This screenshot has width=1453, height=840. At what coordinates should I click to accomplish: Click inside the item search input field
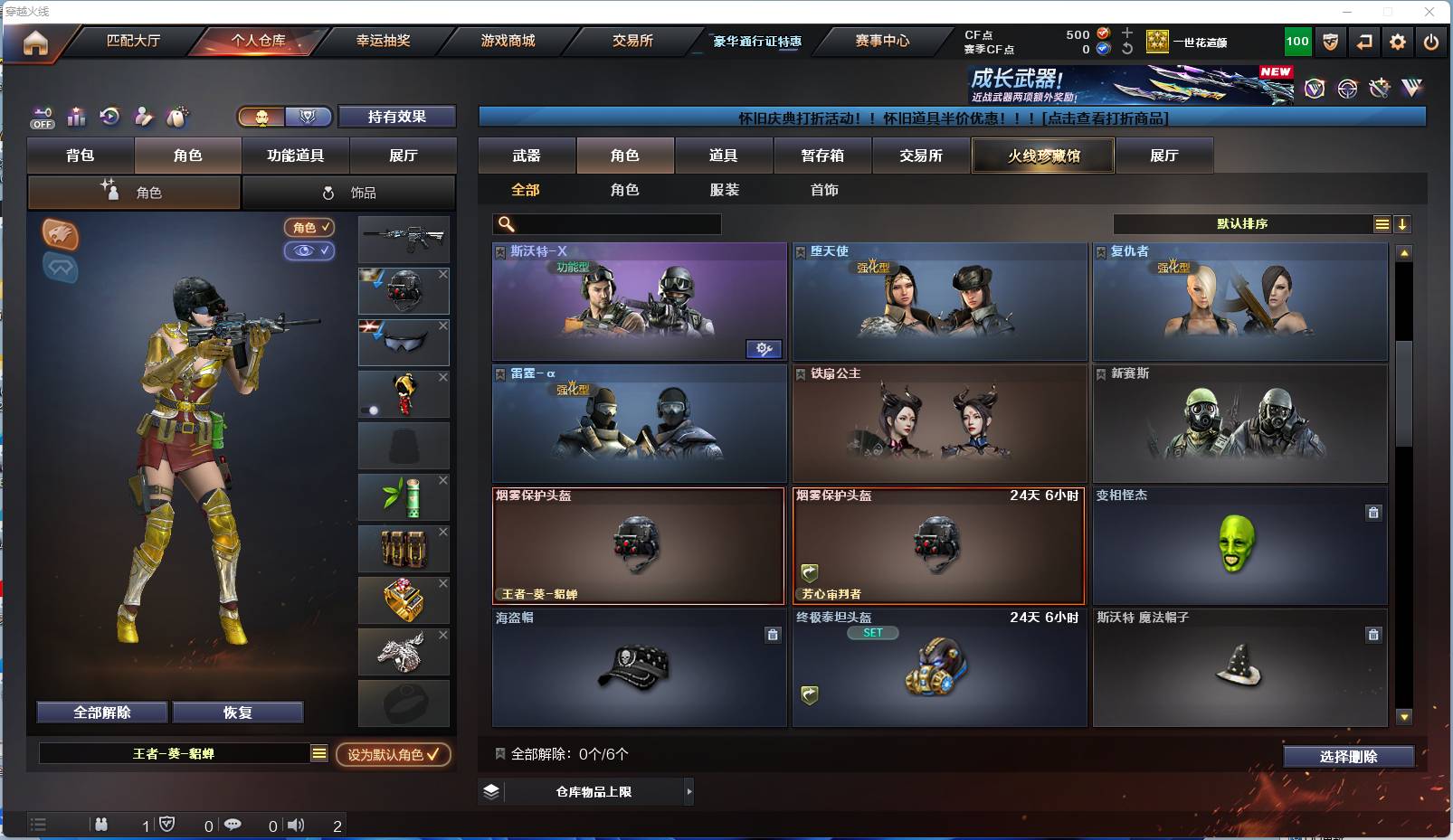click(x=606, y=223)
